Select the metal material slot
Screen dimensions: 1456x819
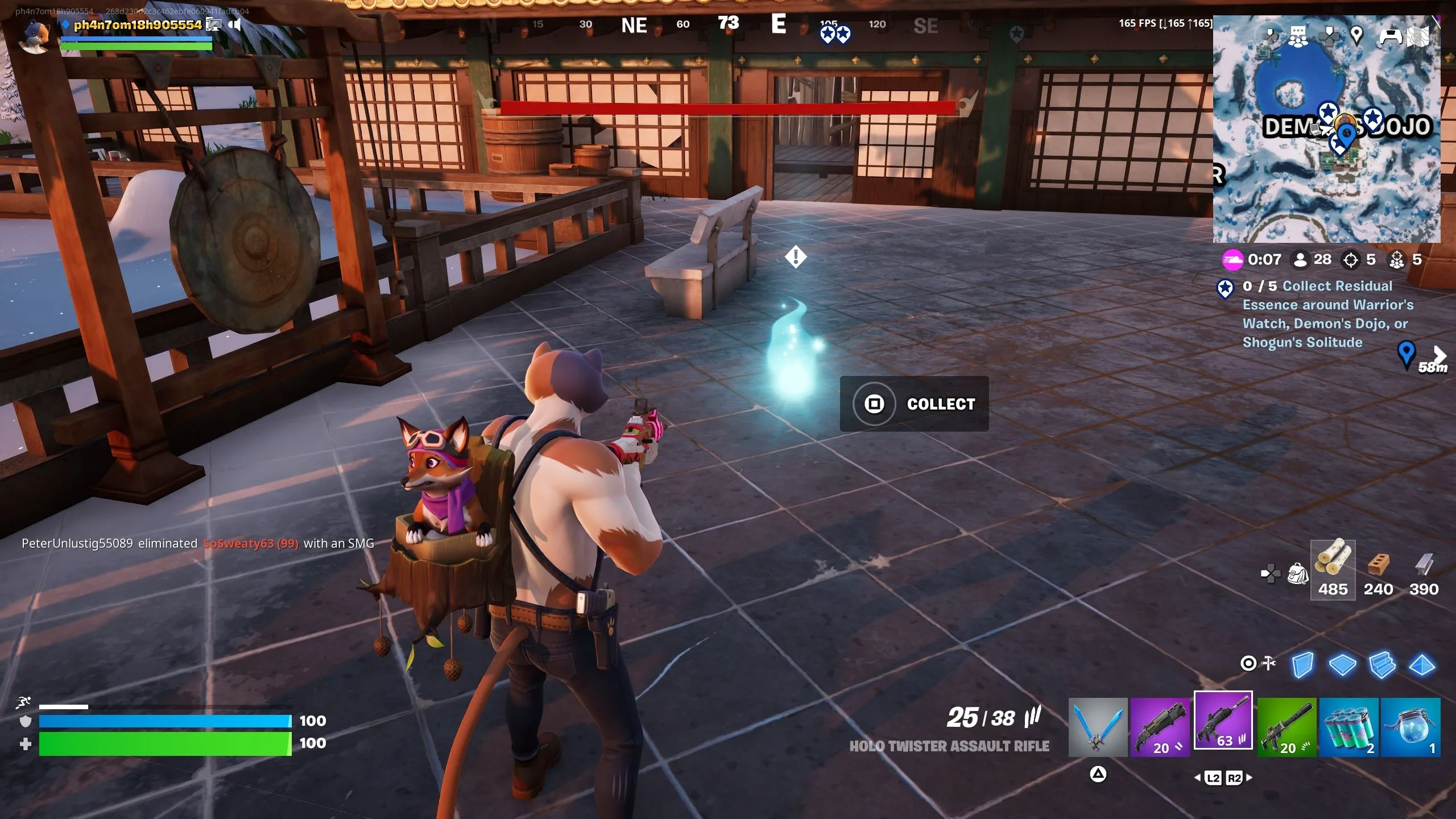click(1424, 569)
